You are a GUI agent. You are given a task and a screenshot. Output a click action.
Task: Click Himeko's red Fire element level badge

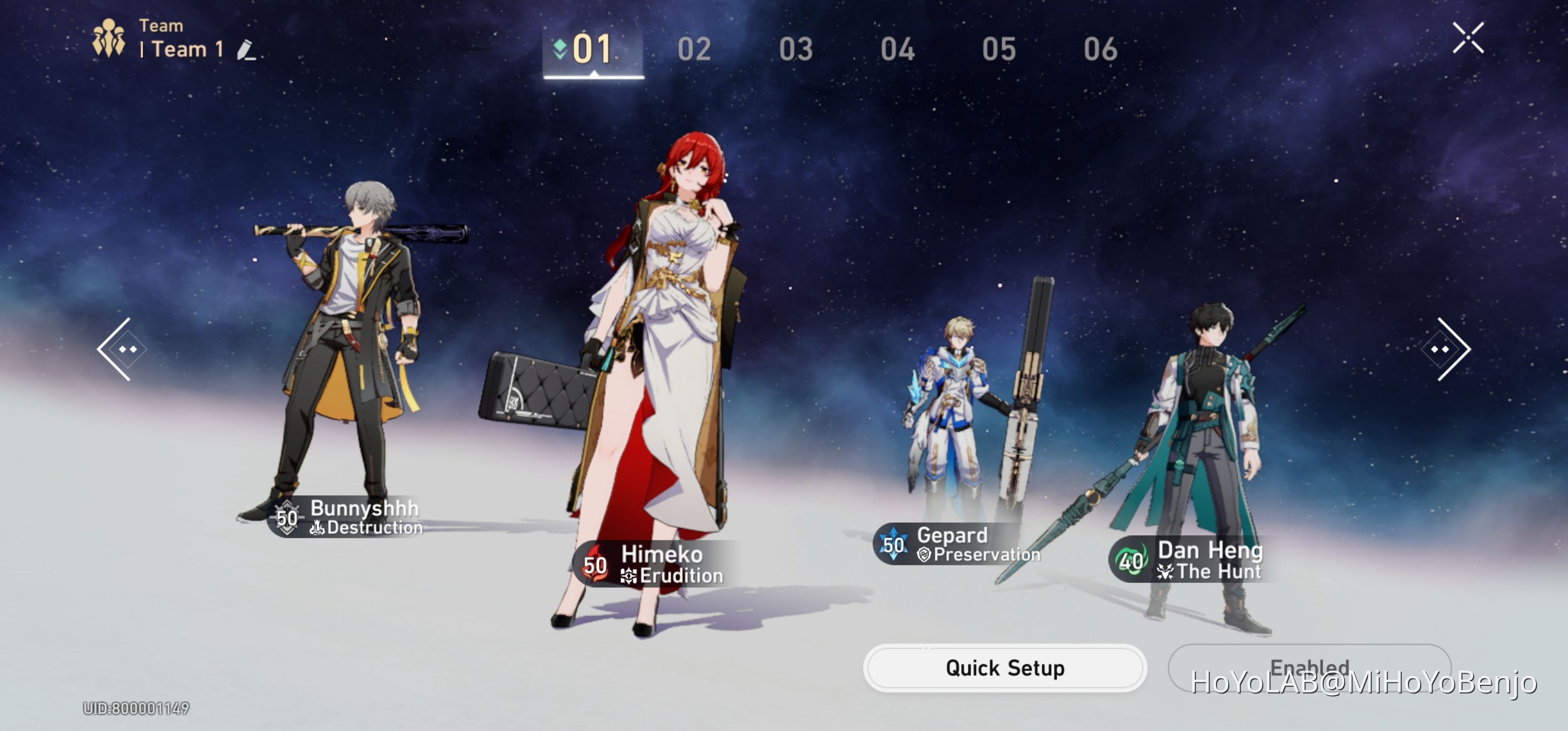coord(594,565)
